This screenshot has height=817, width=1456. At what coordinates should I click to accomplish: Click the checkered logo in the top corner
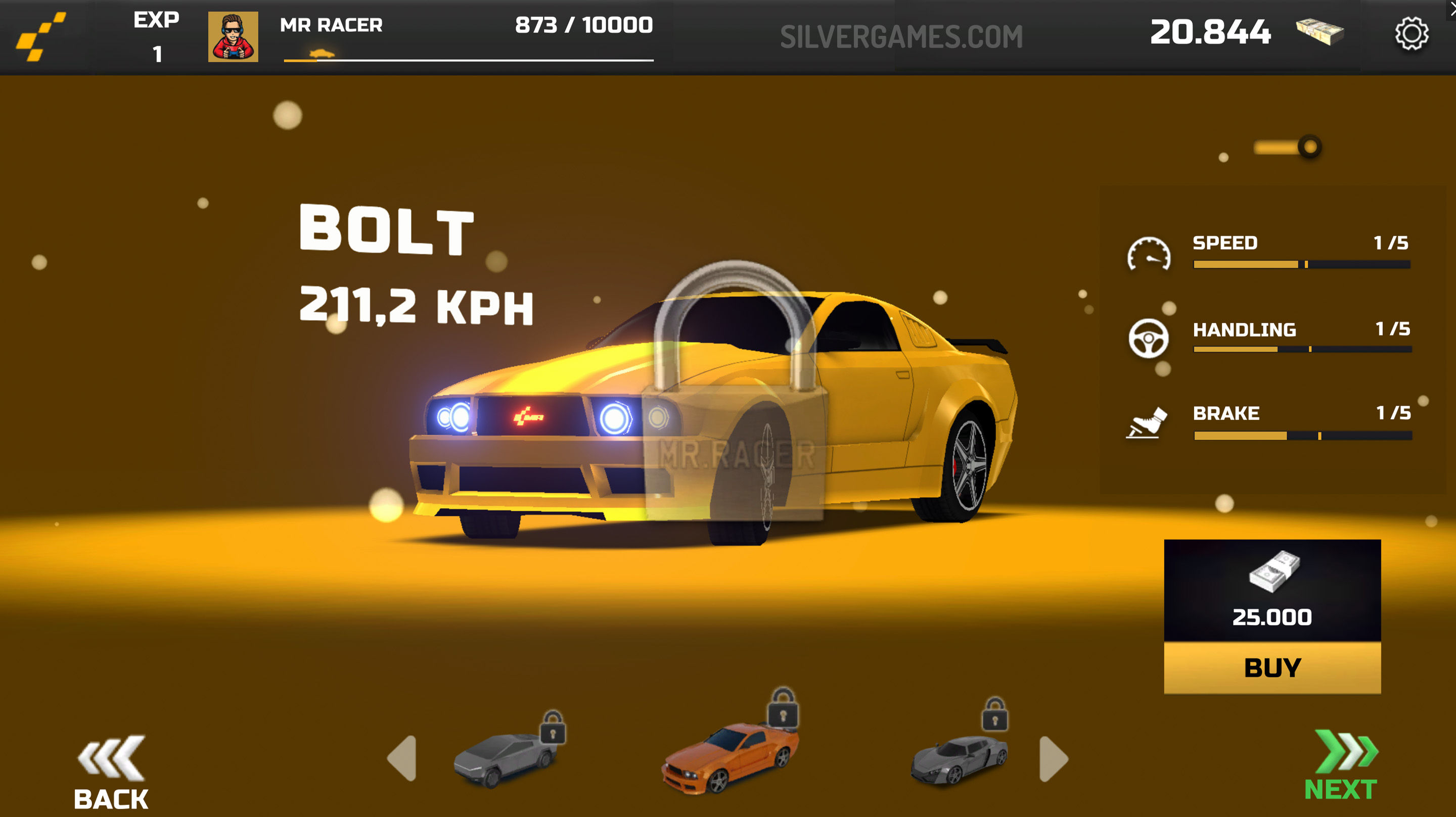coord(40,37)
